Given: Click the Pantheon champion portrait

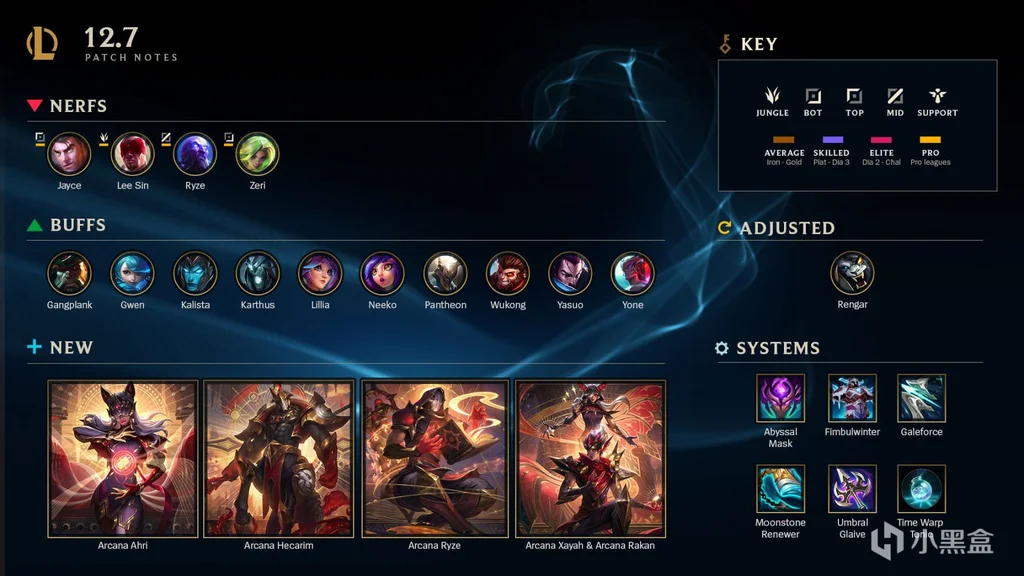Looking at the screenshot, I should point(445,273).
